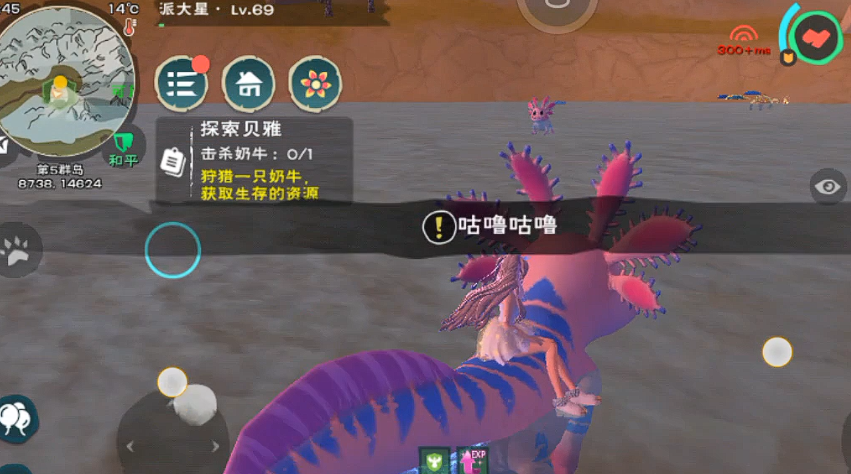
Task: Toggle the 和平 peace mode icon
Action: (123, 147)
